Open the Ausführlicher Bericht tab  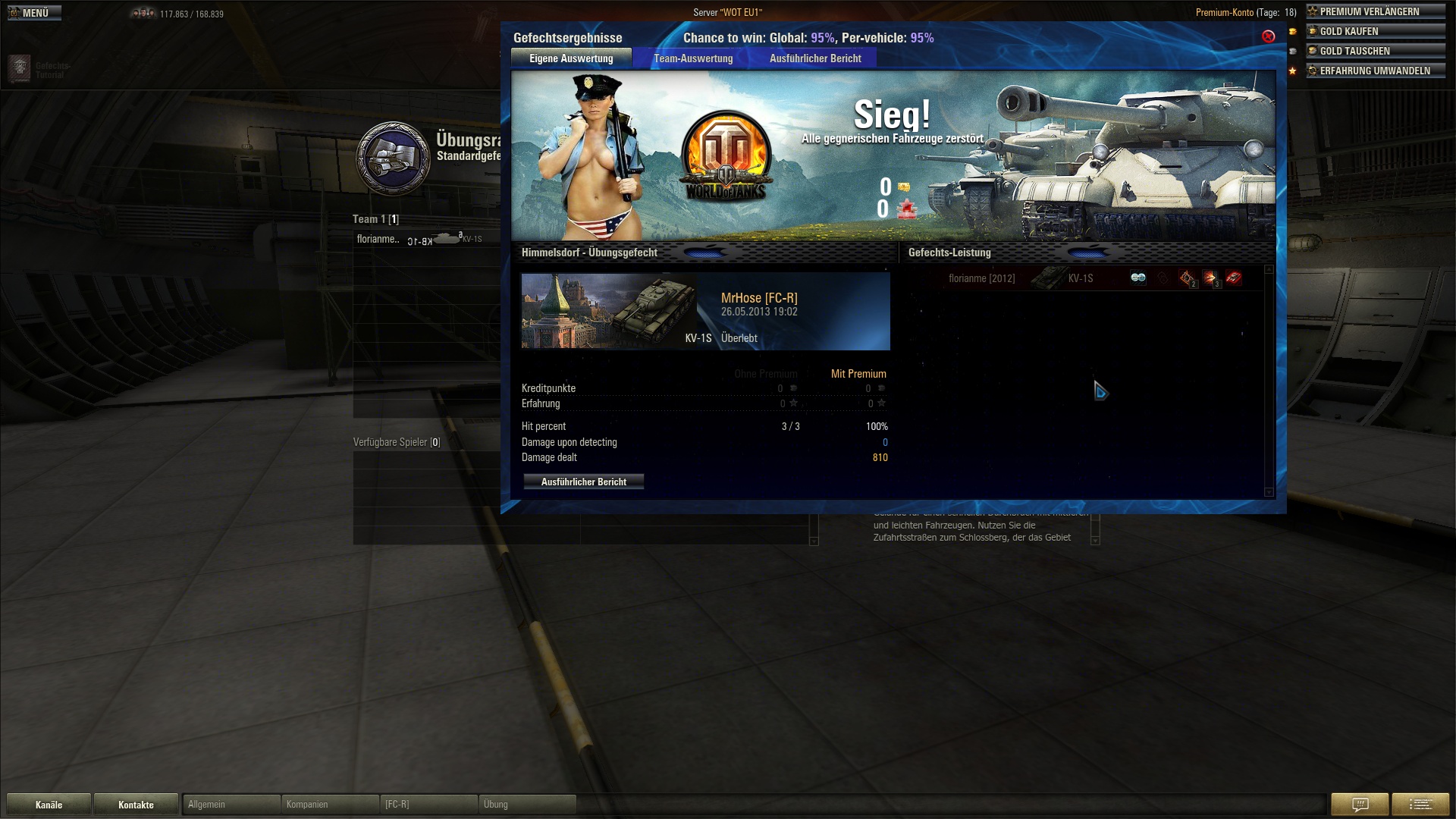815,58
